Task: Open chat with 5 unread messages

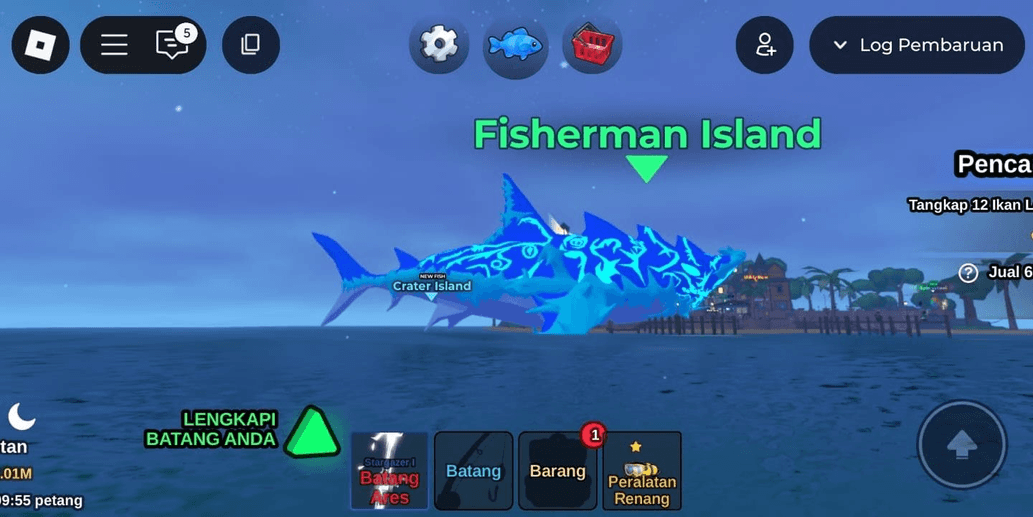Action: click(173, 45)
